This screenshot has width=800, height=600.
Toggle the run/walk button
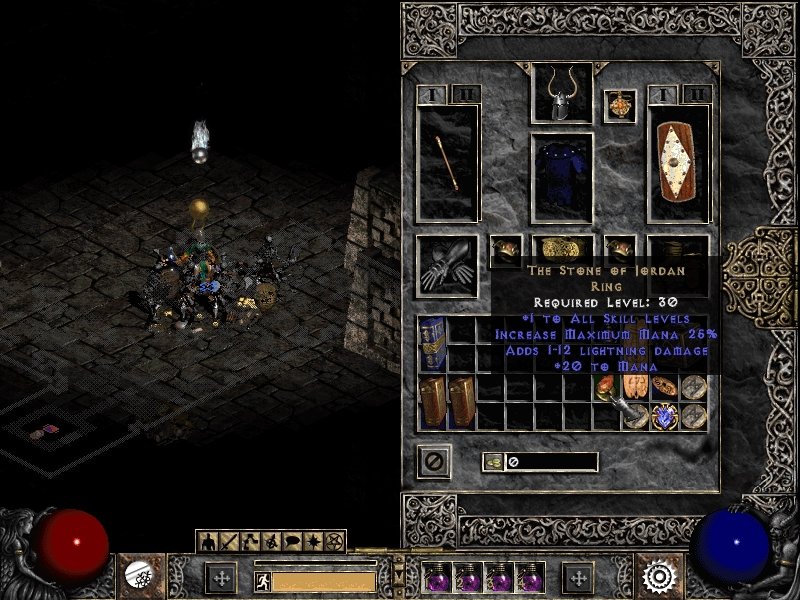click(x=262, y=581)
